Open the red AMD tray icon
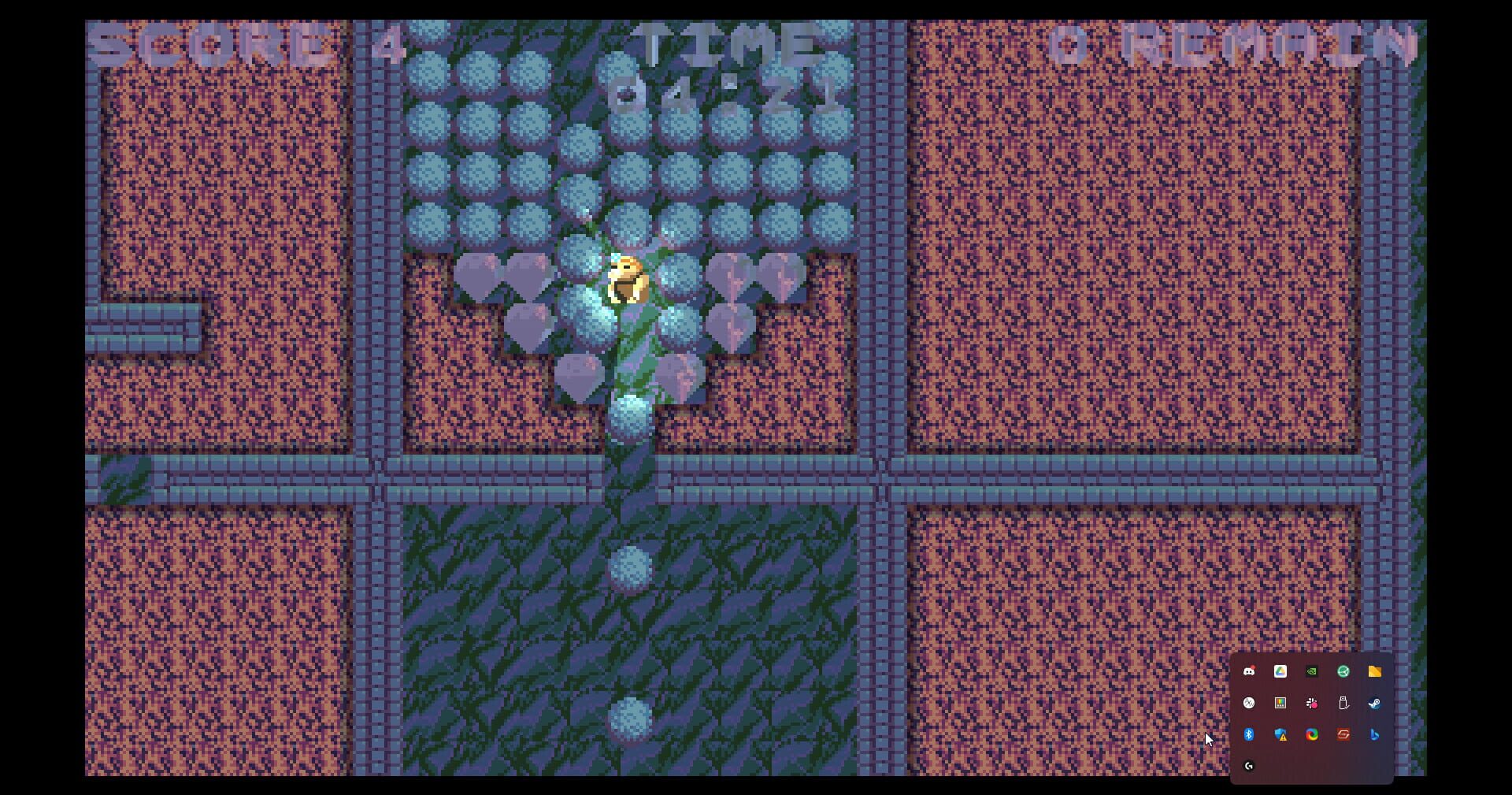This screenshot has width=1512, height=795. (x=1343, y=735)
